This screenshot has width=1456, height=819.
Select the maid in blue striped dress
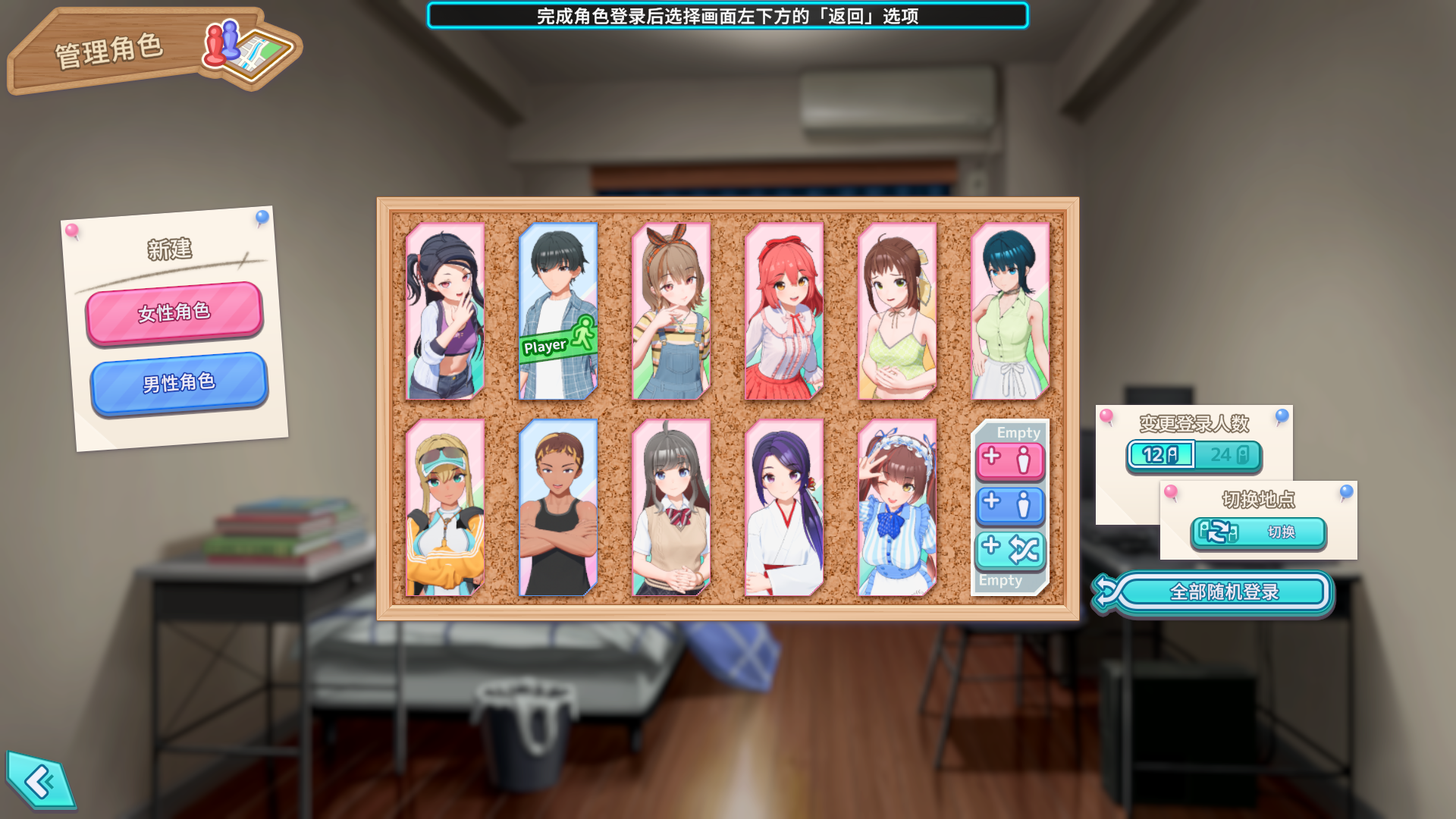pyautogui.click(x=897, y=507)
